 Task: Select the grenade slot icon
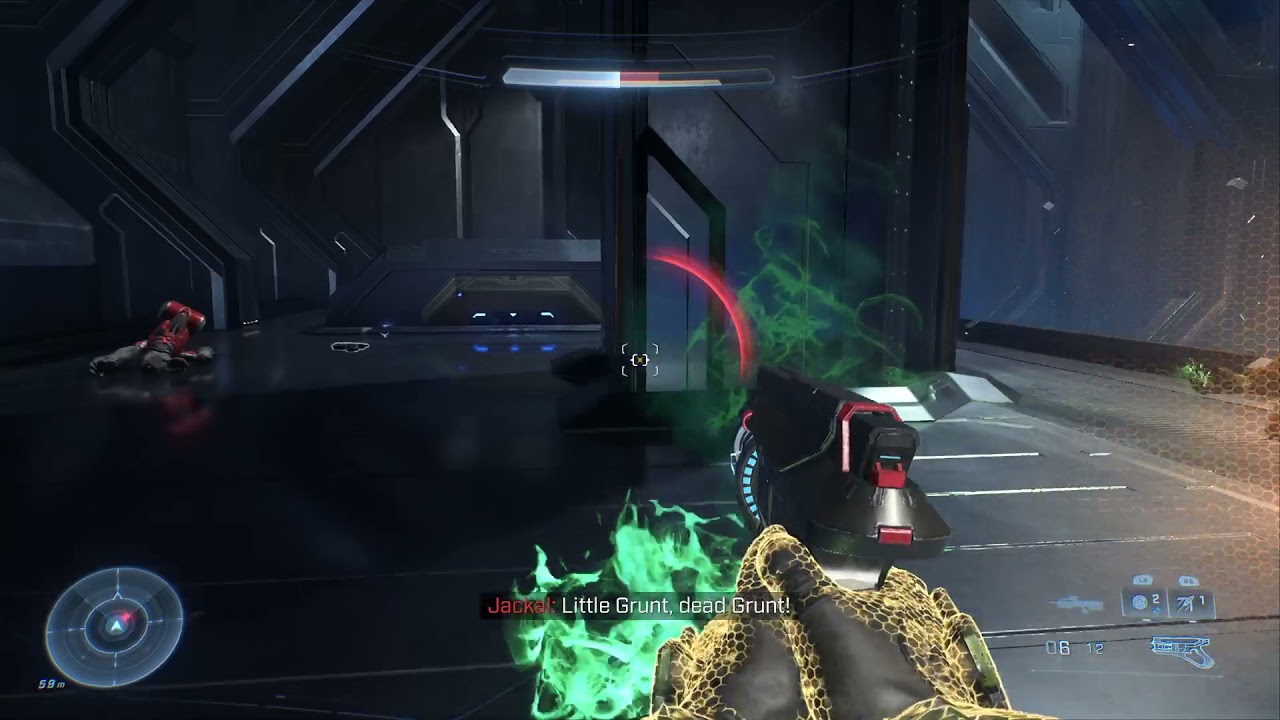click(x=1141, y=602)
